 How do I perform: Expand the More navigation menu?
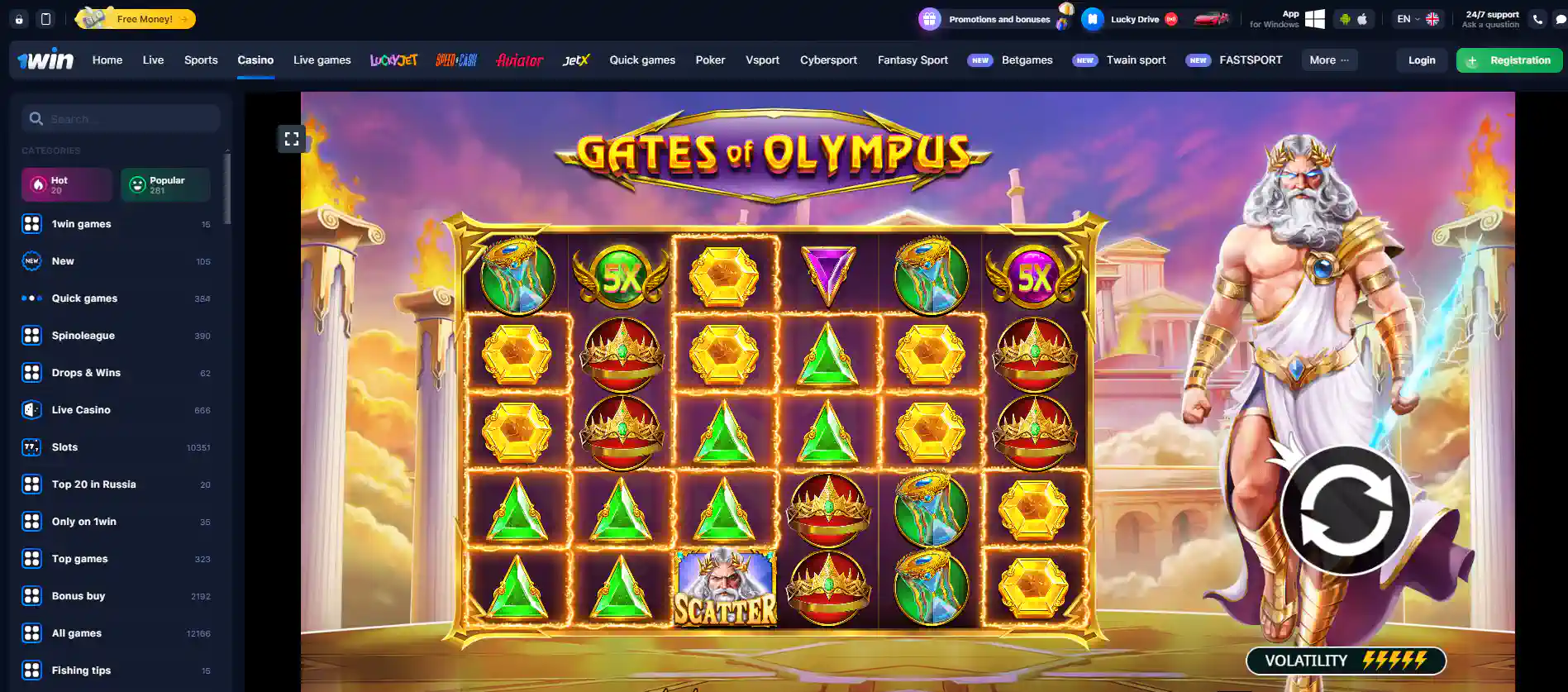click(x=1328, y=60)
